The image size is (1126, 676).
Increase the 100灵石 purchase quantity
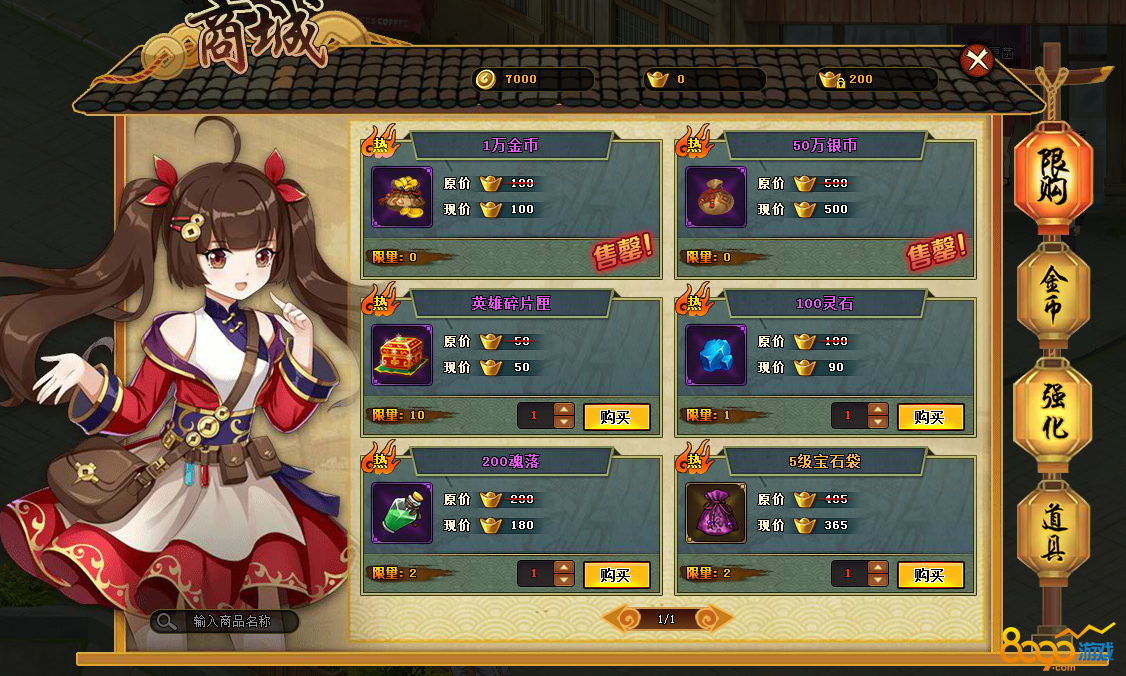pos(878,410)
